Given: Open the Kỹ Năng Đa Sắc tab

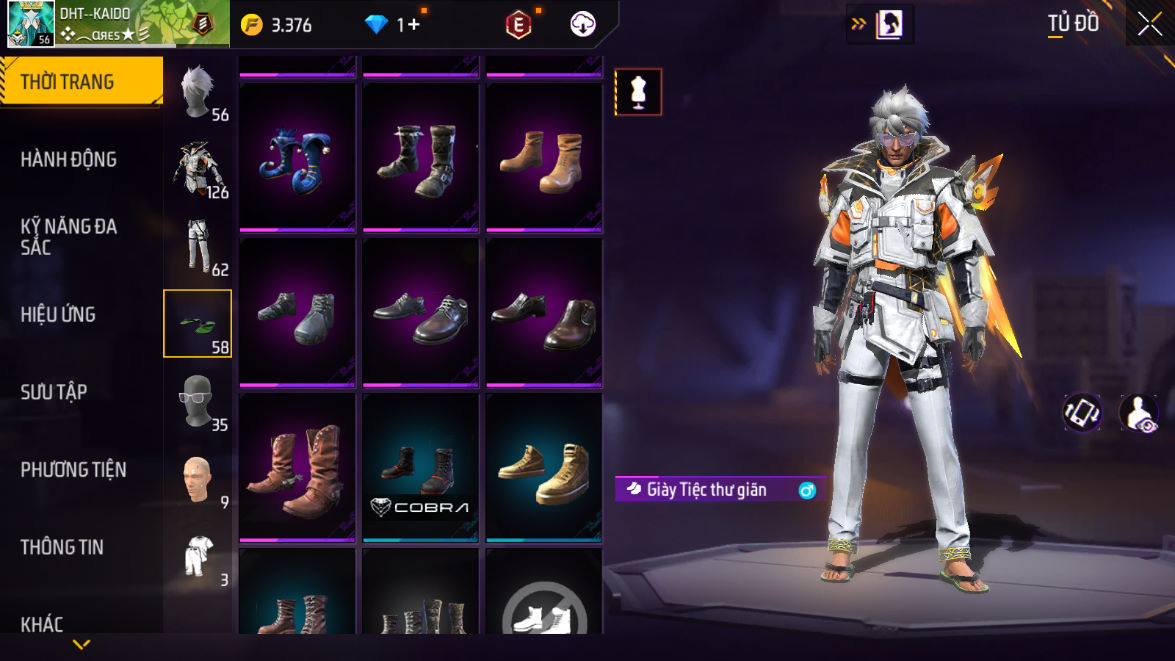Looking at the screenshot, I should [68, 236].
